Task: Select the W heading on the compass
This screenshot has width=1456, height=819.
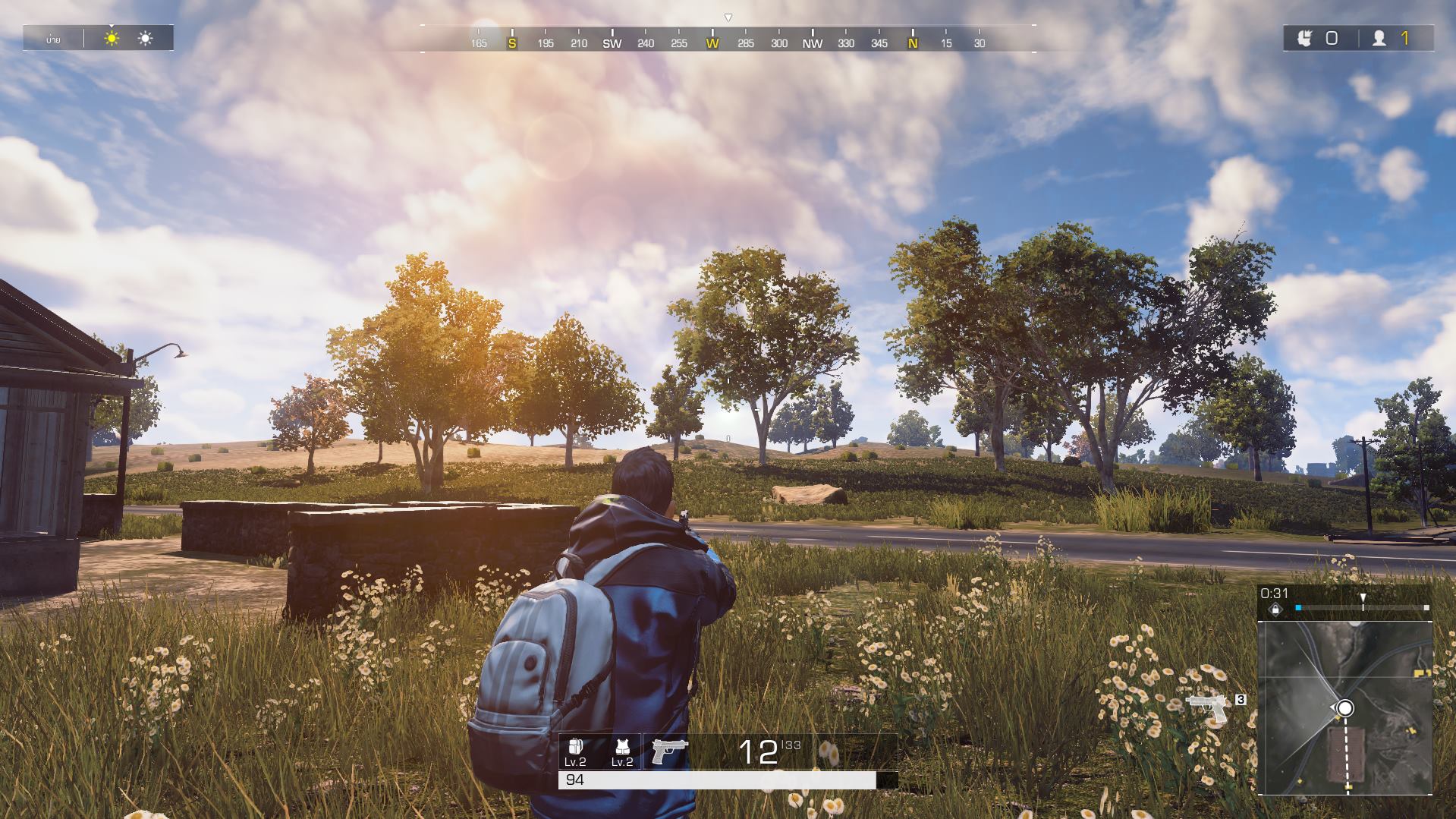Action: (711, 44)
